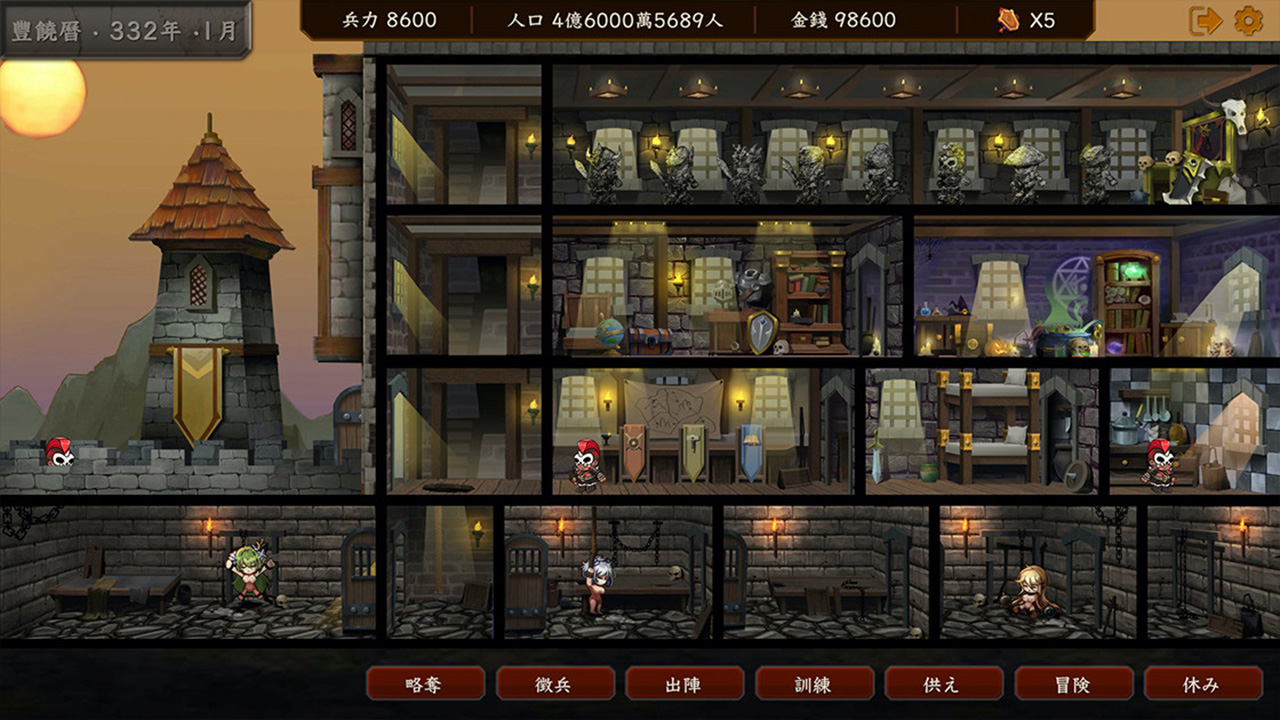Screen dimensions: 1280x720
Task: Begin a 冒険 (adventure)
Action: [x=1073, y=684]
